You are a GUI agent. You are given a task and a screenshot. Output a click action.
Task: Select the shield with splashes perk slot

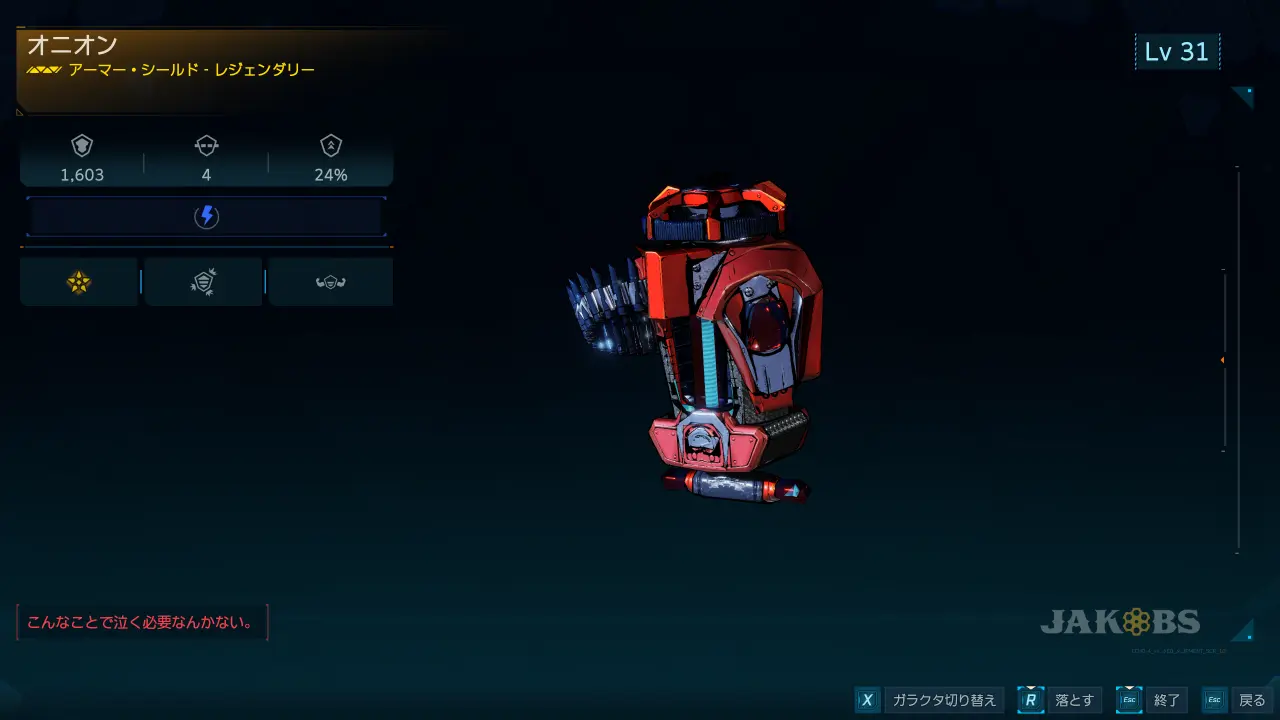coord(203,283)
